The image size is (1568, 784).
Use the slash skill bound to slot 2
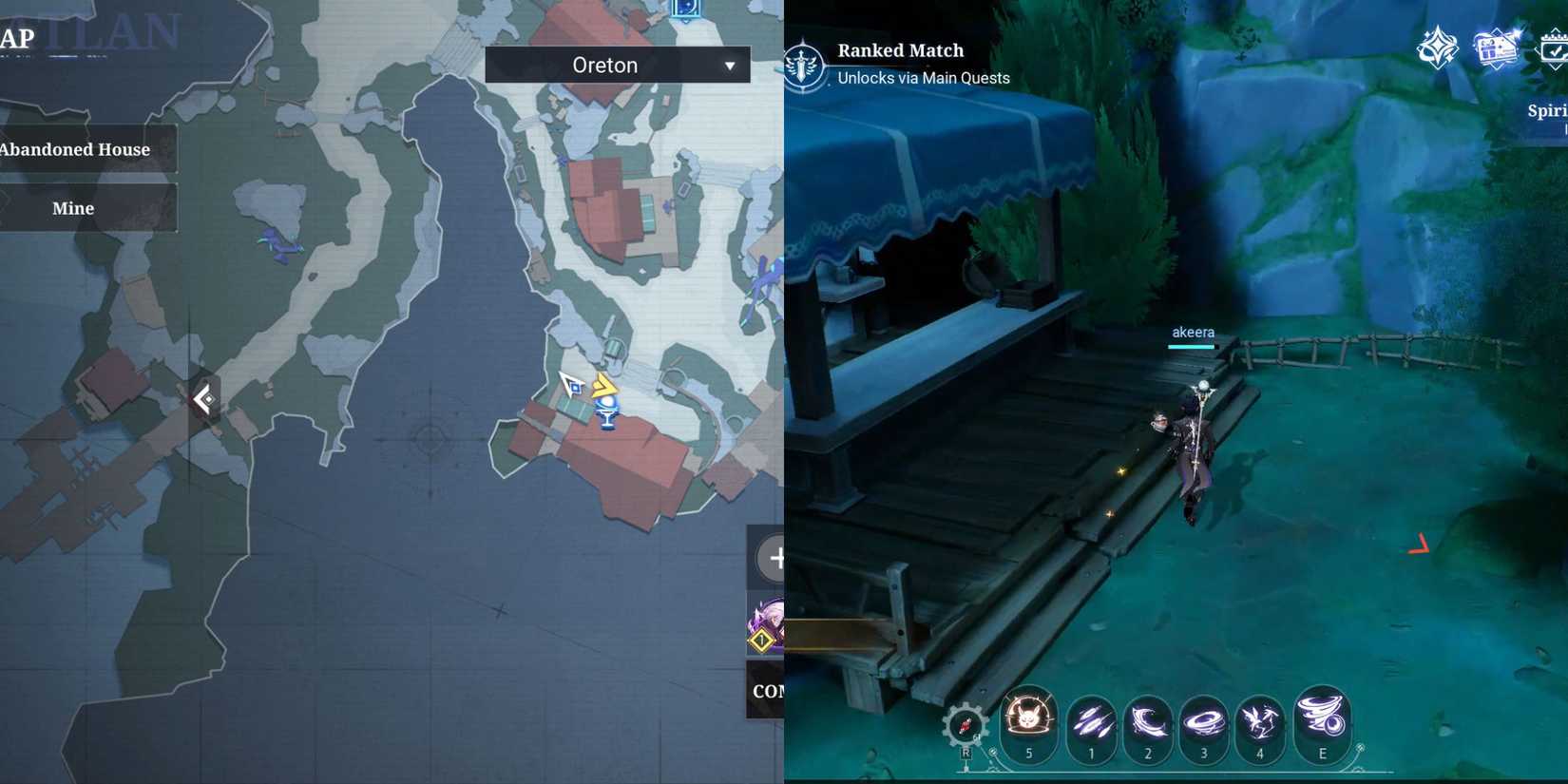coord(1147,725)
